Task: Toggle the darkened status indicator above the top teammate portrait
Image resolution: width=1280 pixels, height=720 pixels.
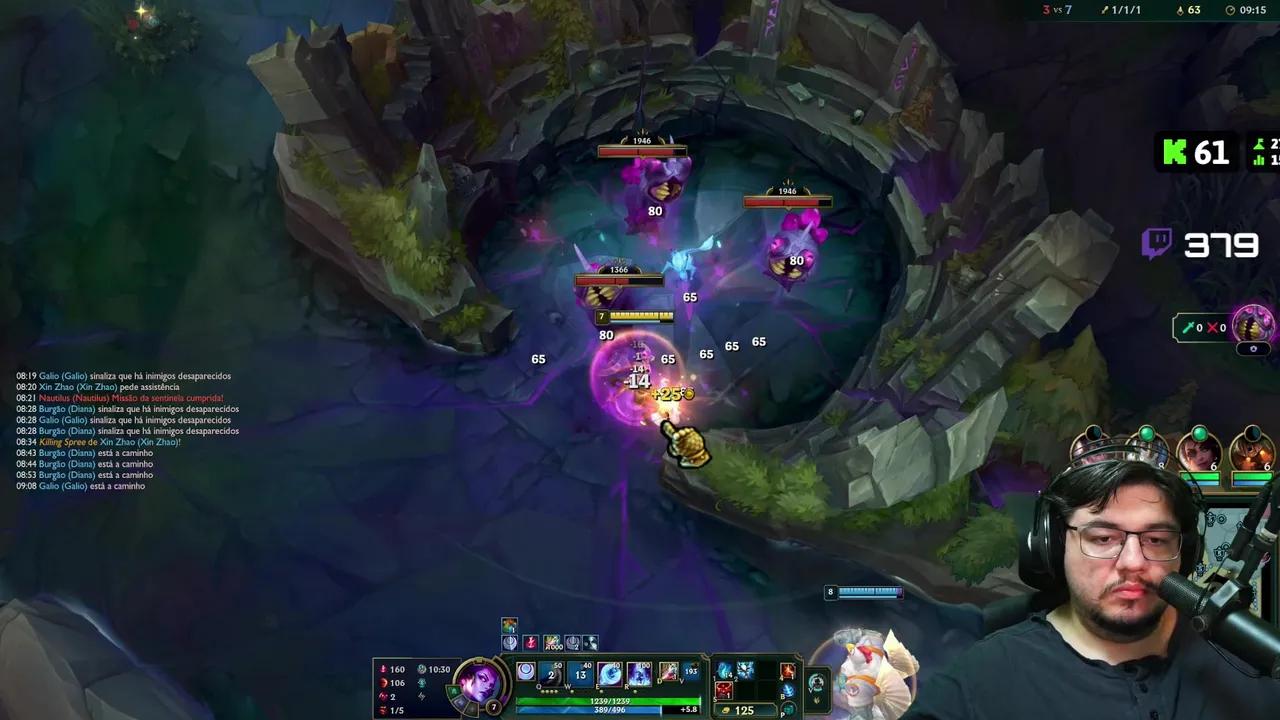Action: pyautogui.click(x=1093, y=432)
